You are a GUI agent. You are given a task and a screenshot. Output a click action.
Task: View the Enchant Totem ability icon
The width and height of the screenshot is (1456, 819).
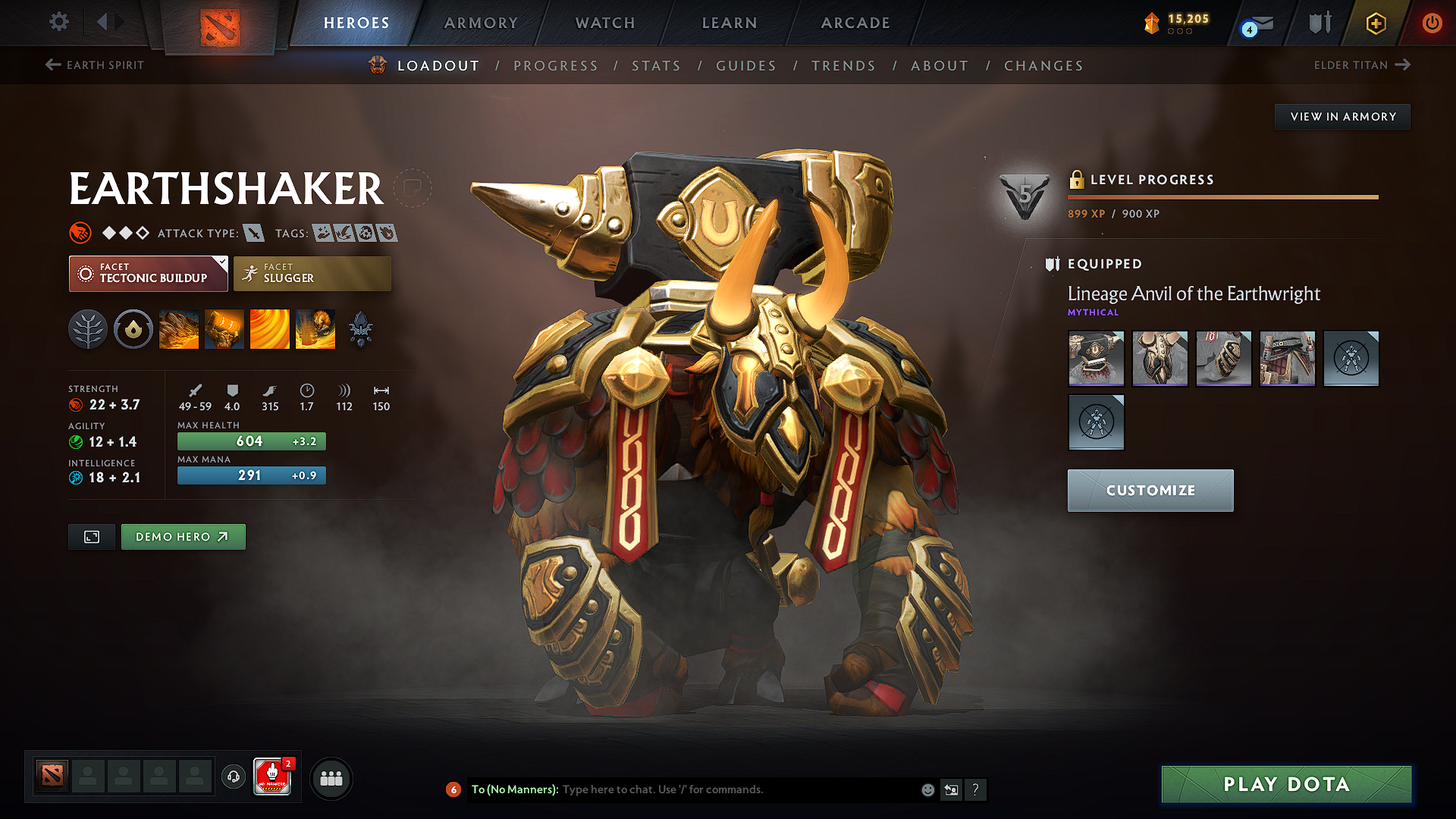(224, 328)
